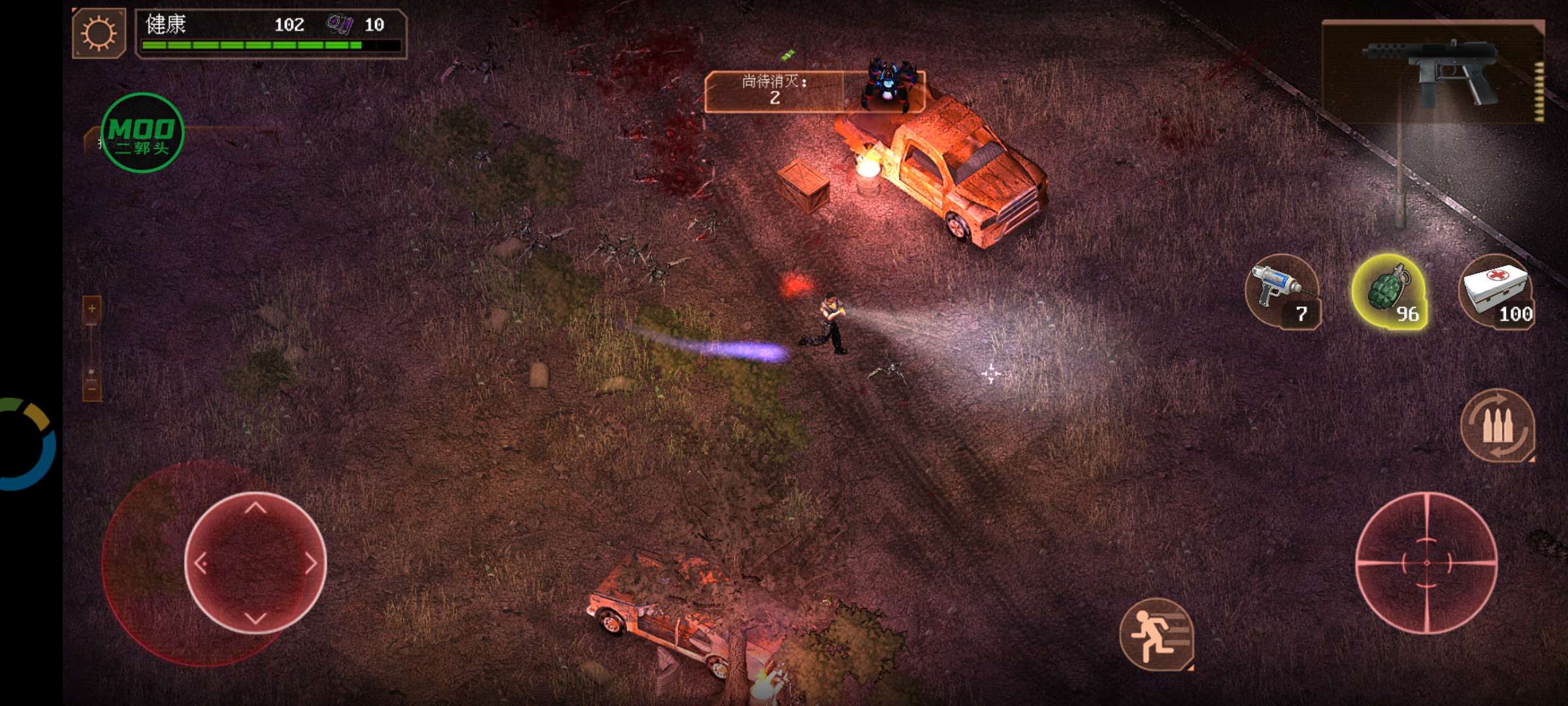1568x706 pixels.
Task: Switch weapon via the submachine gun panel
Action: (x=1433, y=71)
